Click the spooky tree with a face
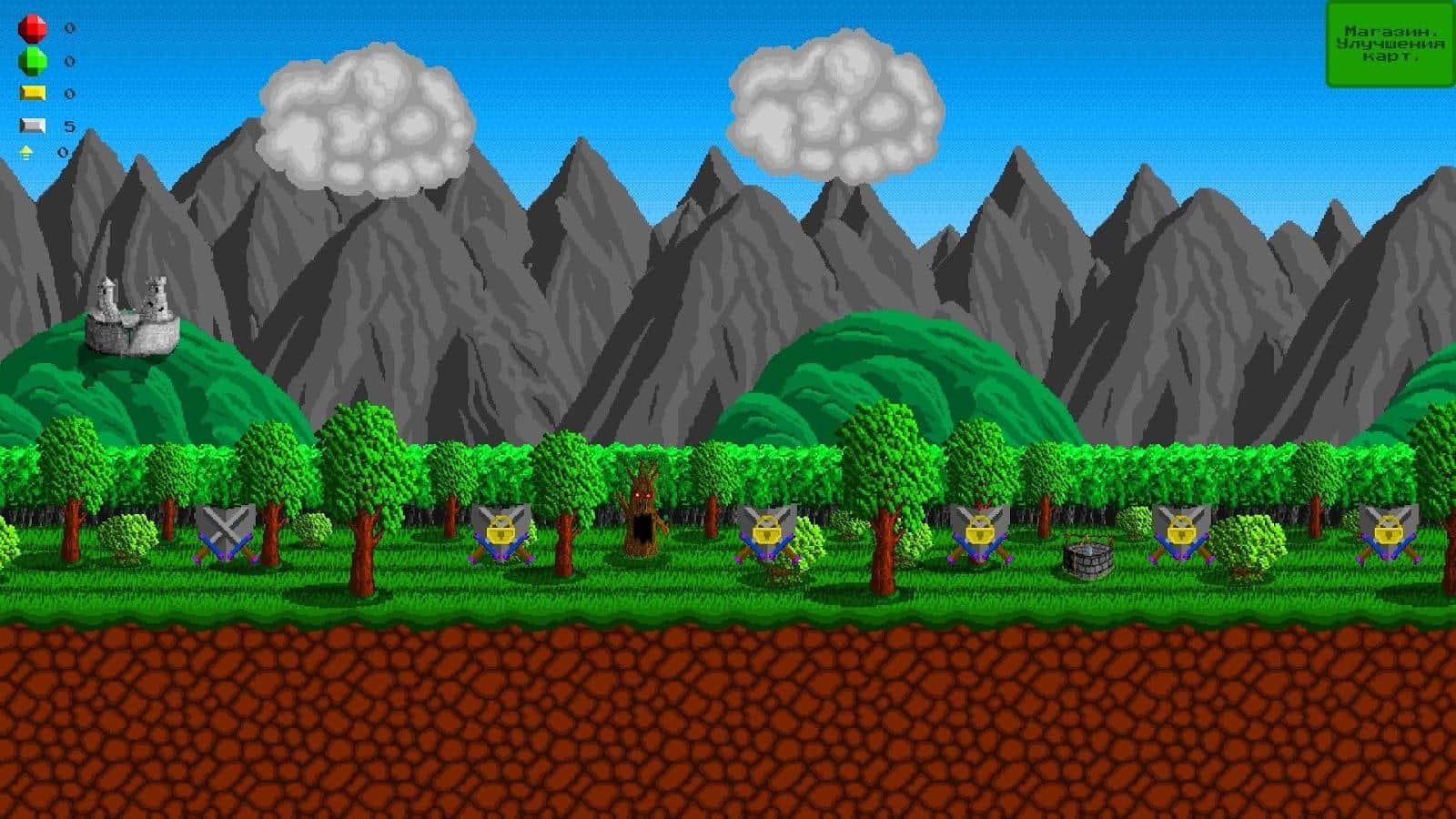This screenshot has height=819, width=1456. click(643, 510)
